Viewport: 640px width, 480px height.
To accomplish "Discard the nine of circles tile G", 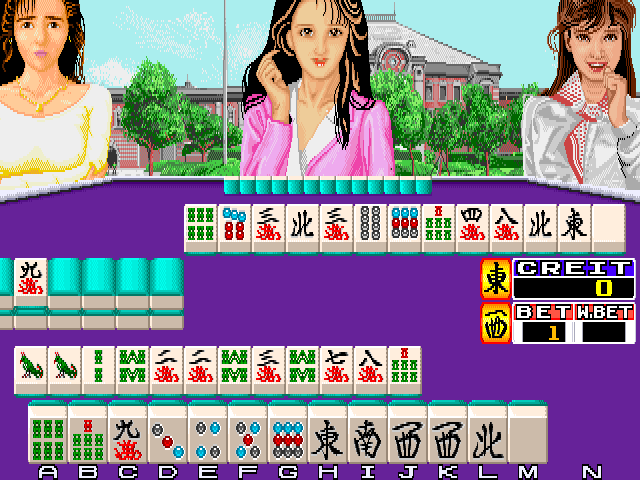I will tap(287, 434).
